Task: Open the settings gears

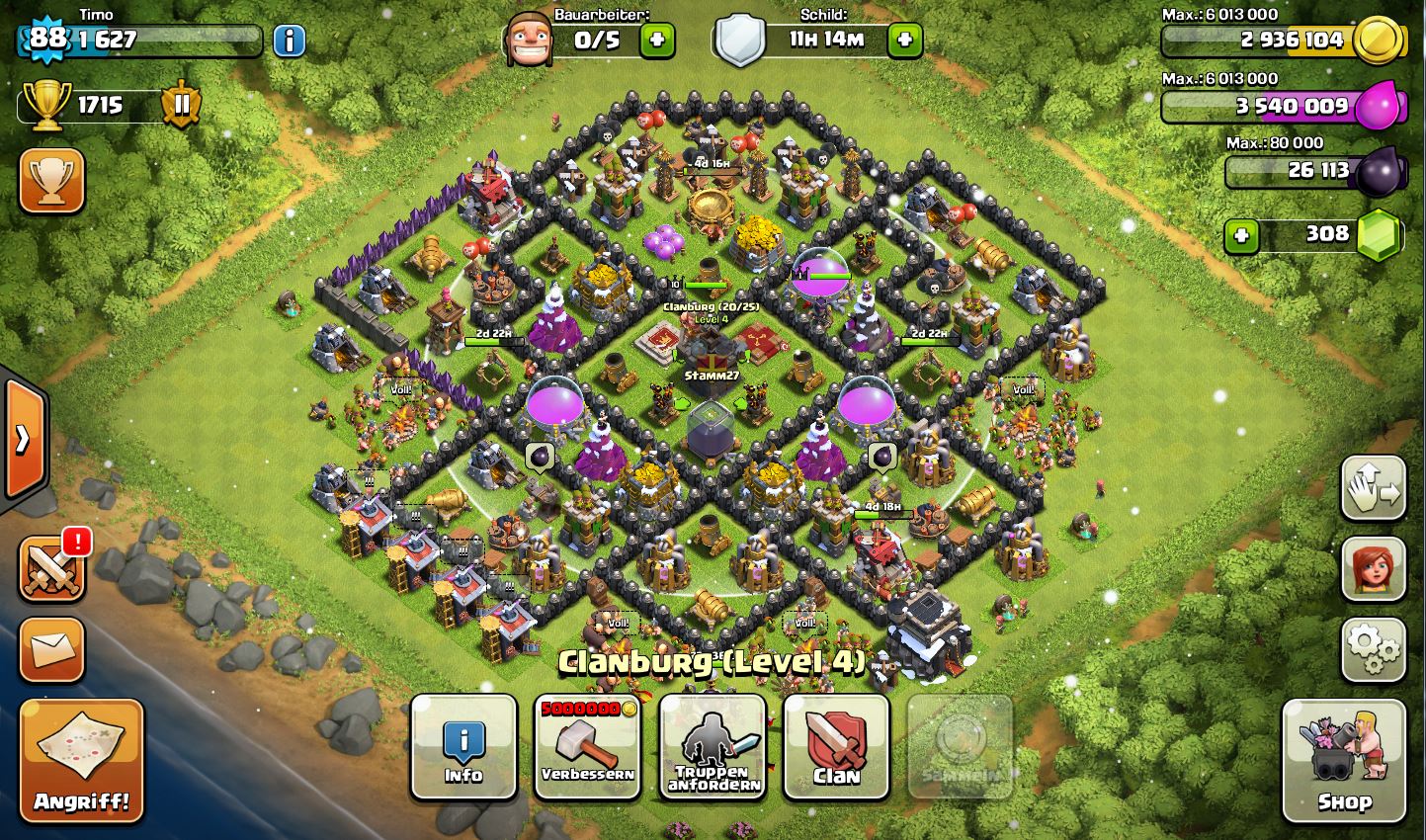Action: tap(1373, 648)
